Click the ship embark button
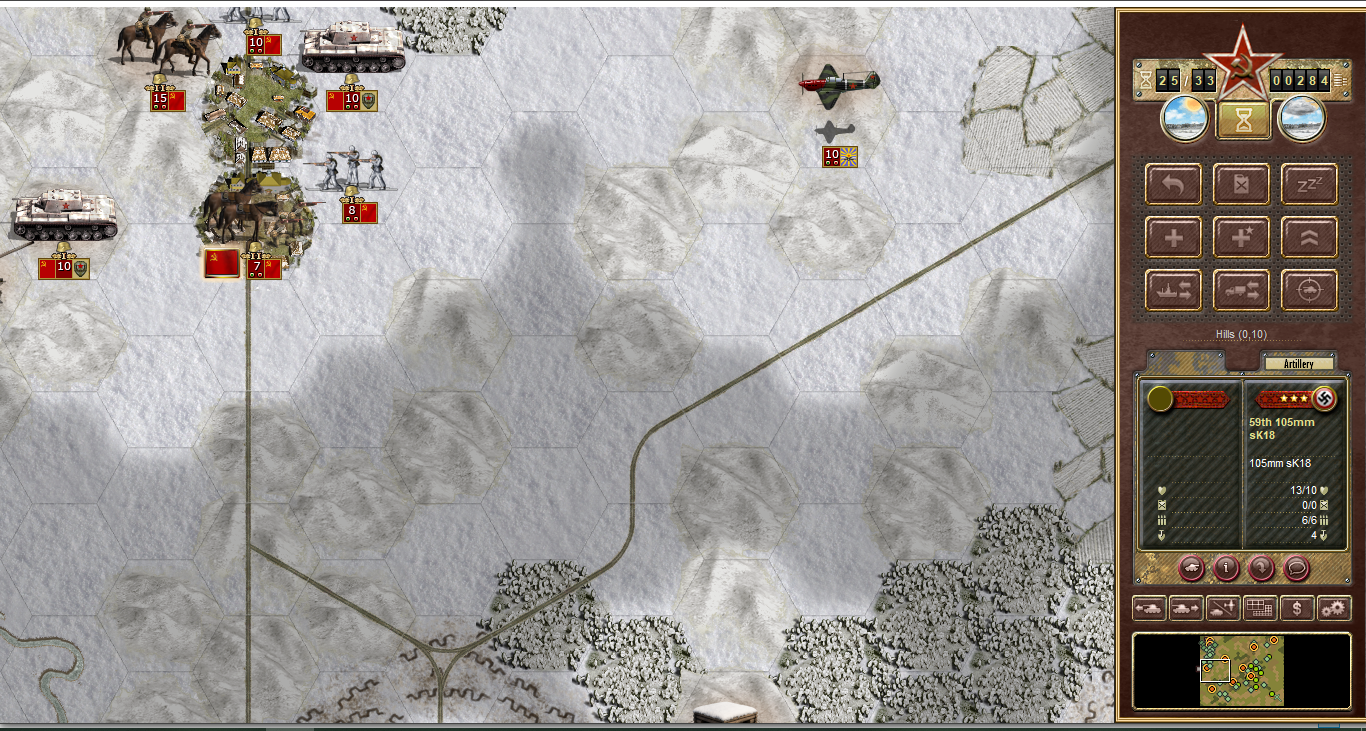1366x731 pixels. click(x=1174, y=290)
